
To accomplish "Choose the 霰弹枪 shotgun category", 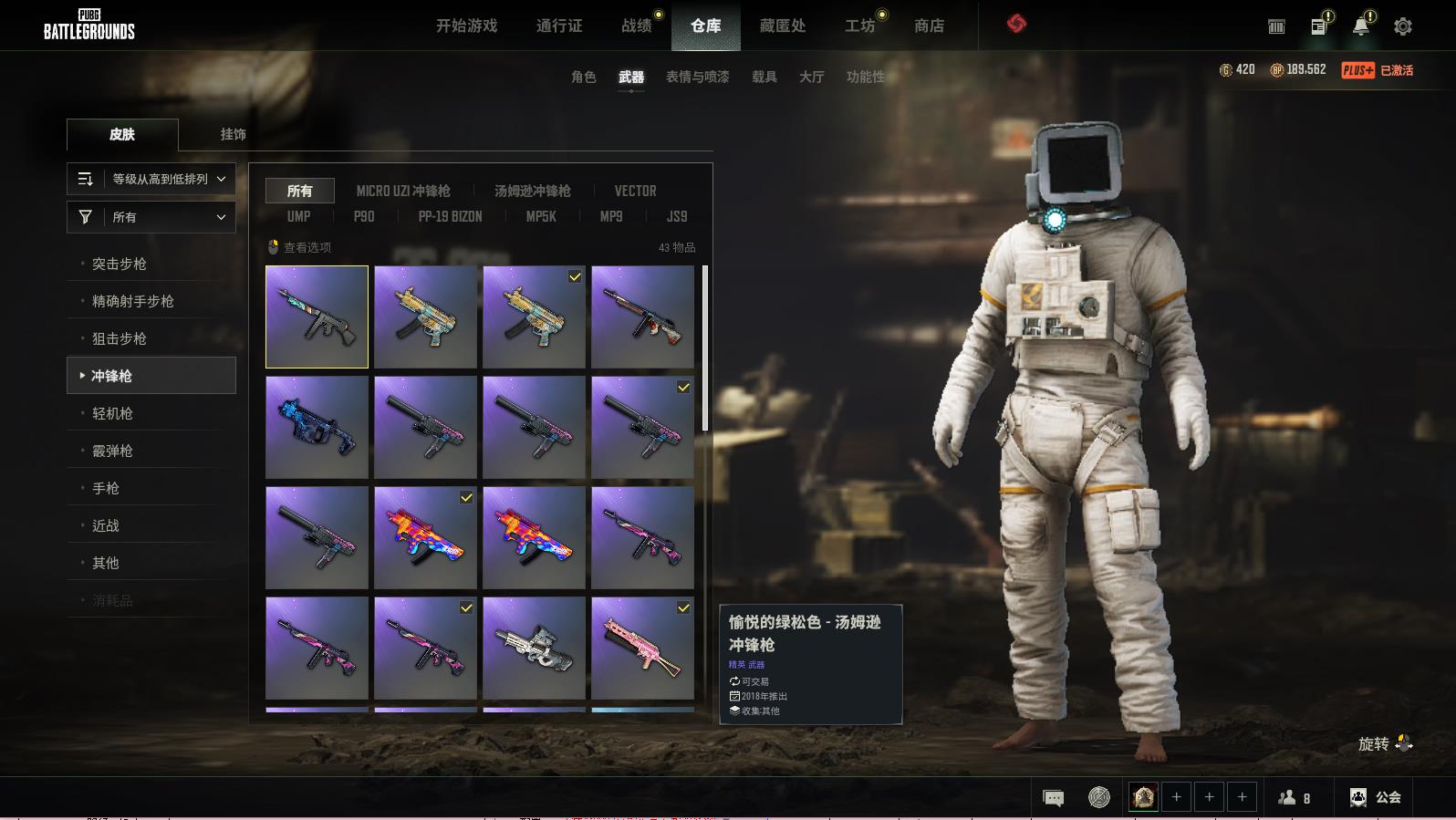I will pos(112,451).
